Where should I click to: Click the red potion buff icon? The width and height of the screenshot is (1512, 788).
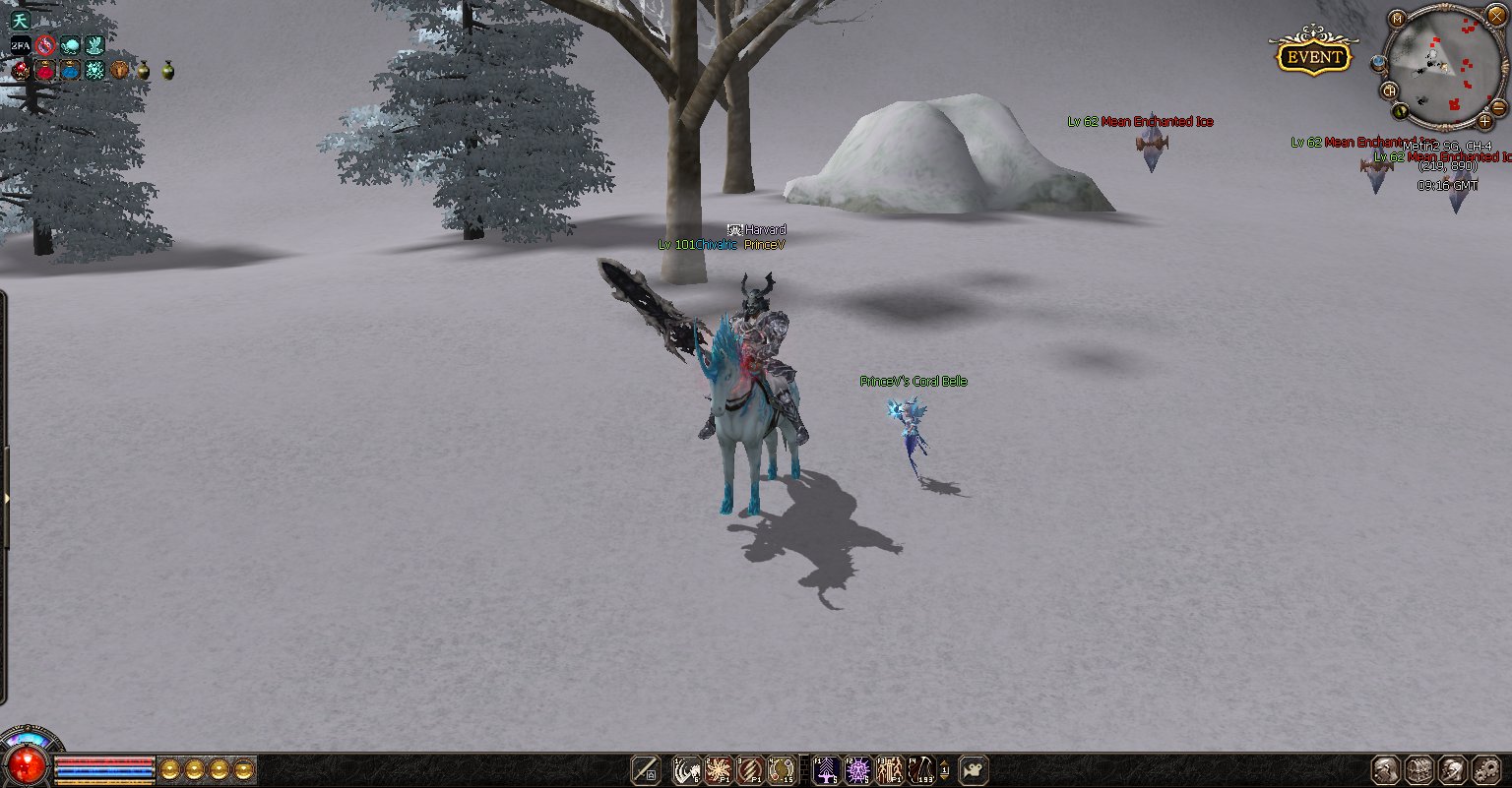coord(45,71)
